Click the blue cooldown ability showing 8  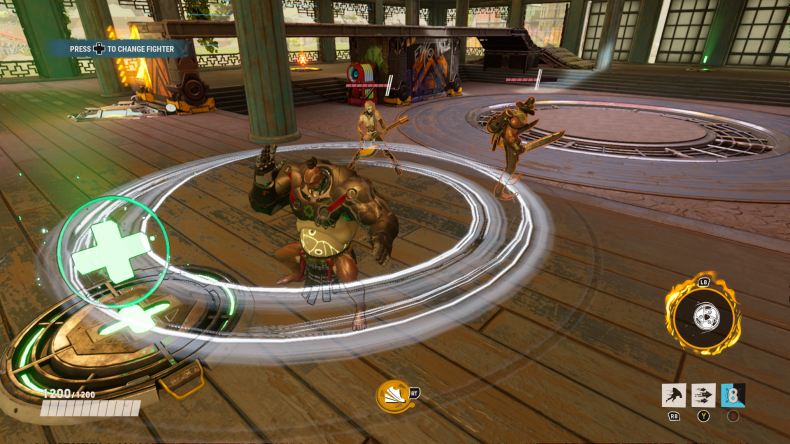click(733, 395)
